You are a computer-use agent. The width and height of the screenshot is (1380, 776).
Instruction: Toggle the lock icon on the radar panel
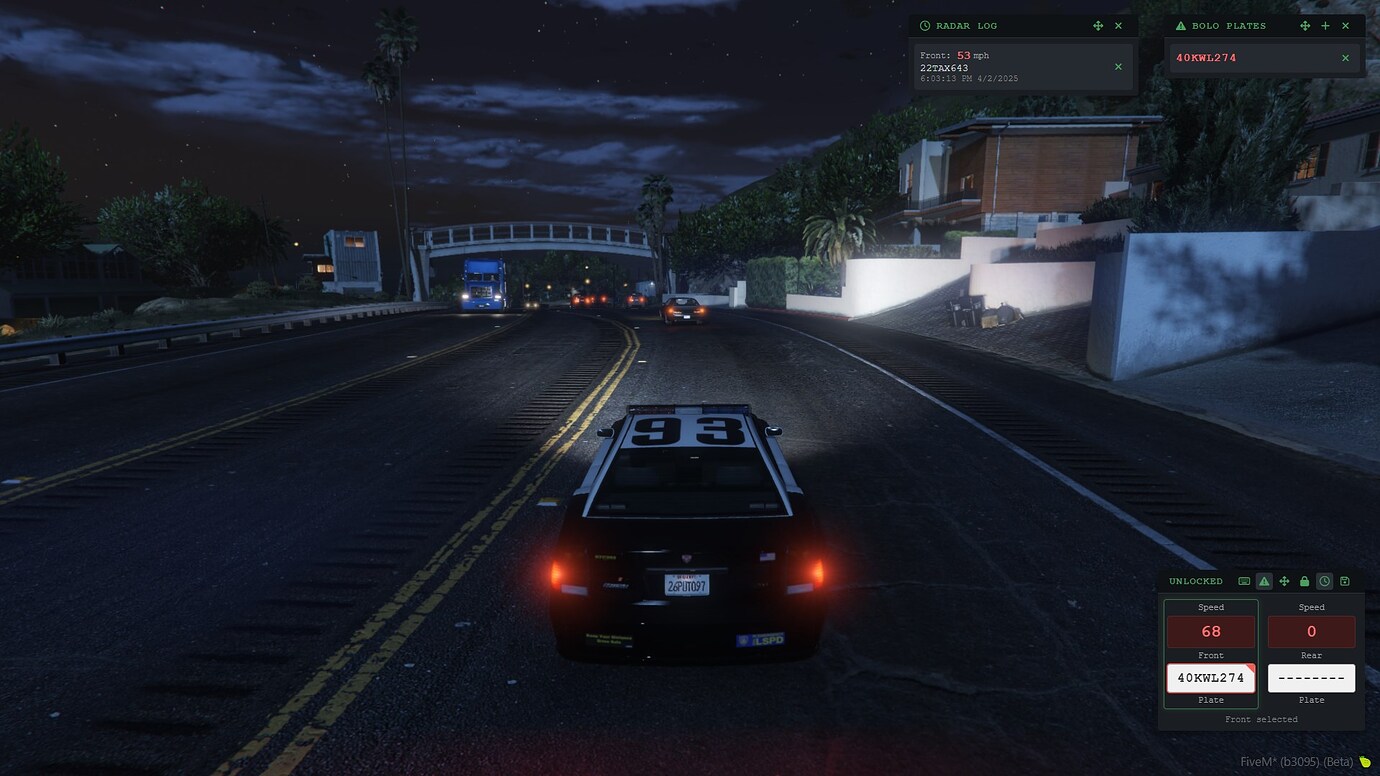1304,581
